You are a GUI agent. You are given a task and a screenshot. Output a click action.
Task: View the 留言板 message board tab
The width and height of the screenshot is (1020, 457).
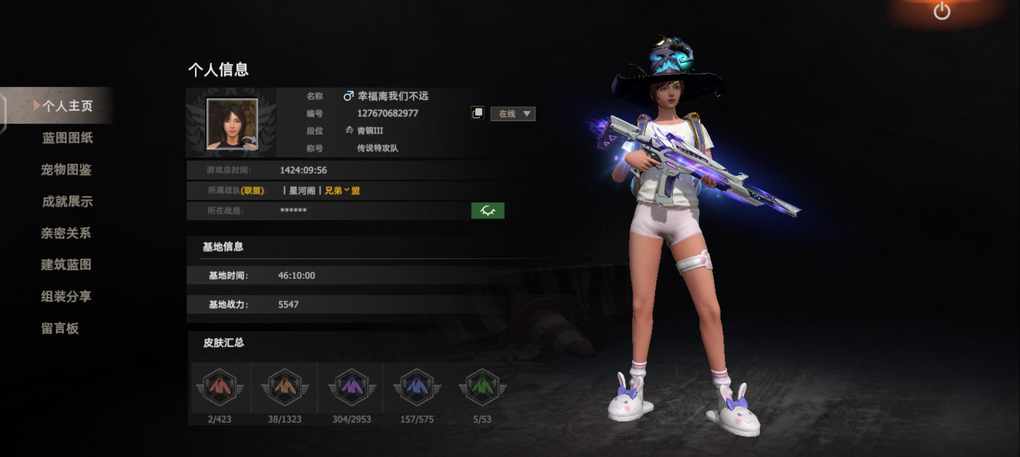60,328
